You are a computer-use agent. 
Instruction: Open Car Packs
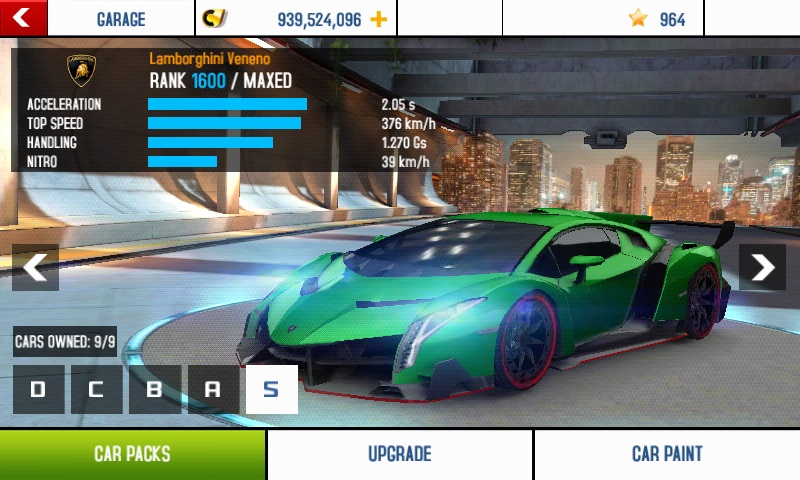pyautogui.click(x=132, y=454)
